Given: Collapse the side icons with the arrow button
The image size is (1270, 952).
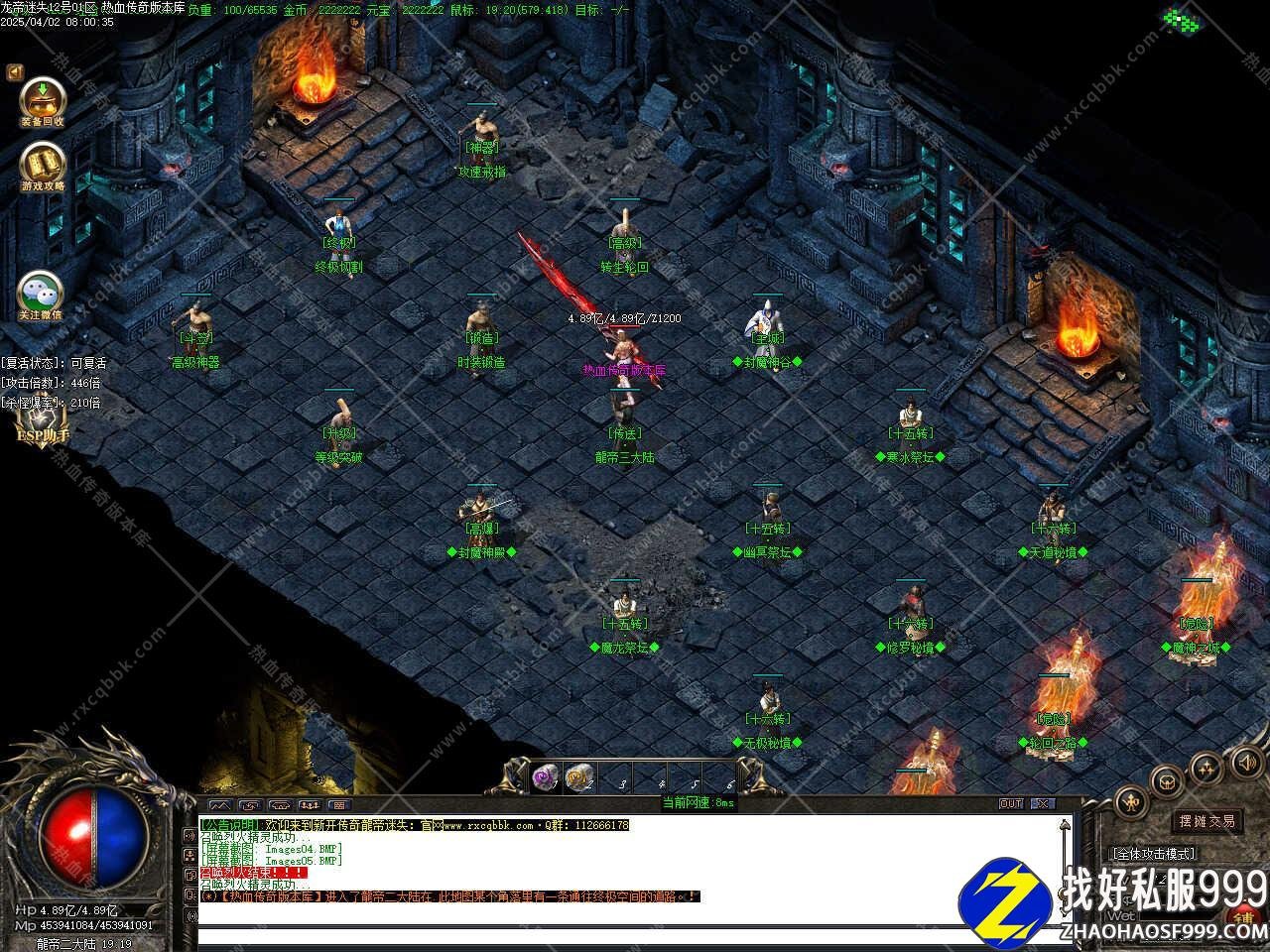Looking at the screenshot, I should (15, 72).
